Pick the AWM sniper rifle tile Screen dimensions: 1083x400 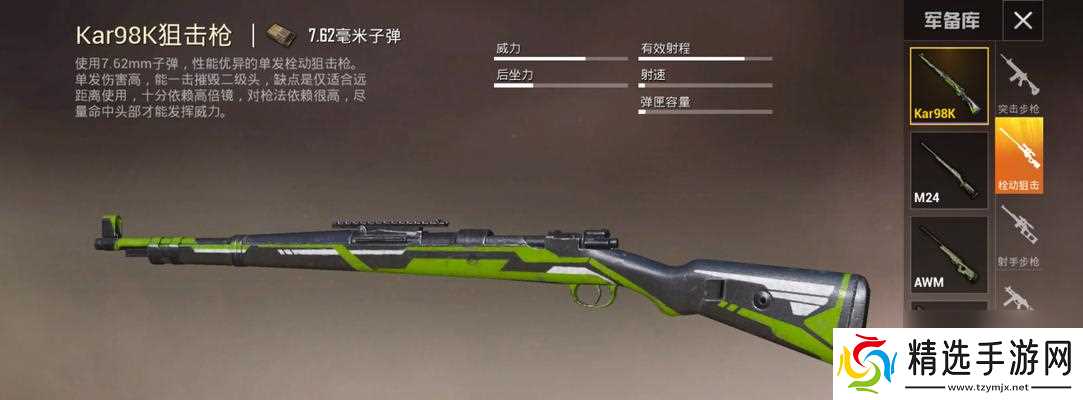(x=948, y=254)
